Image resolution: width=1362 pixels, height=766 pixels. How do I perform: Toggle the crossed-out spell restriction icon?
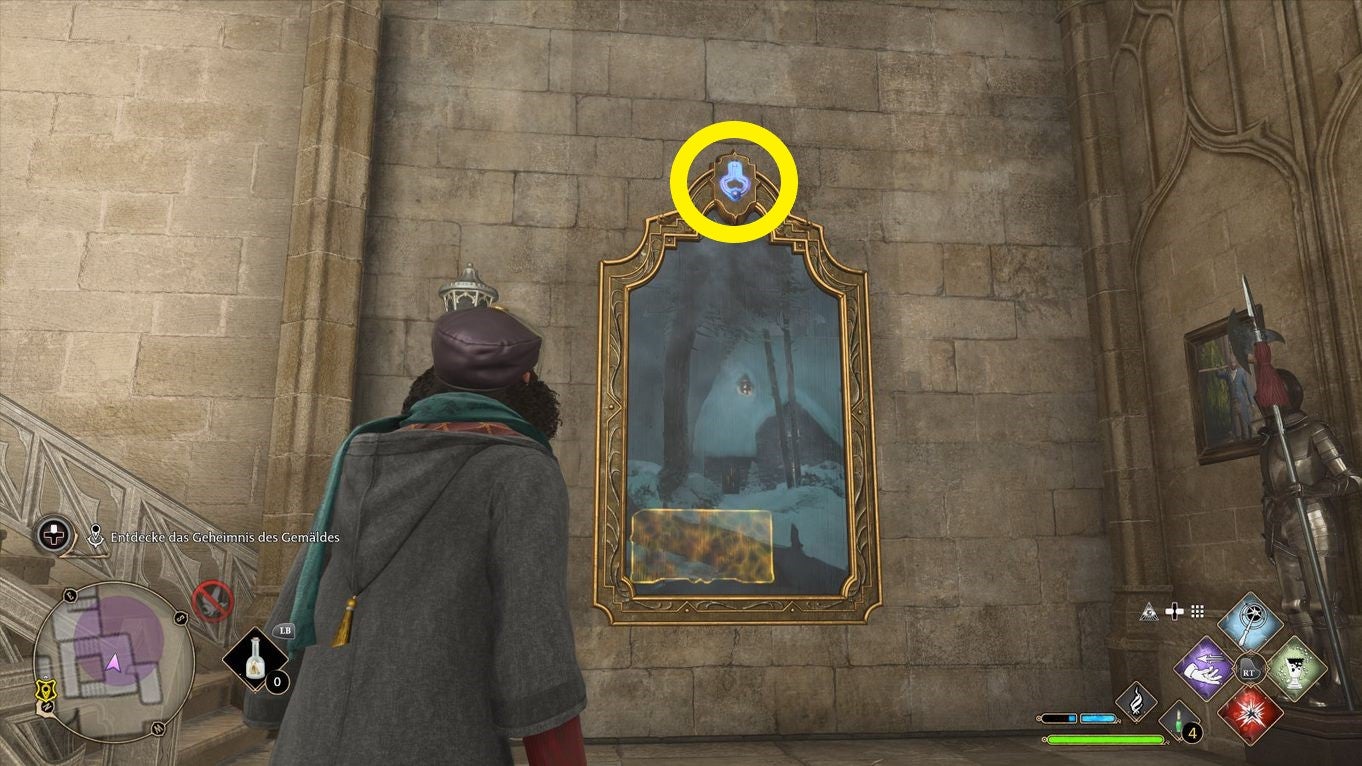coord(212,599)
